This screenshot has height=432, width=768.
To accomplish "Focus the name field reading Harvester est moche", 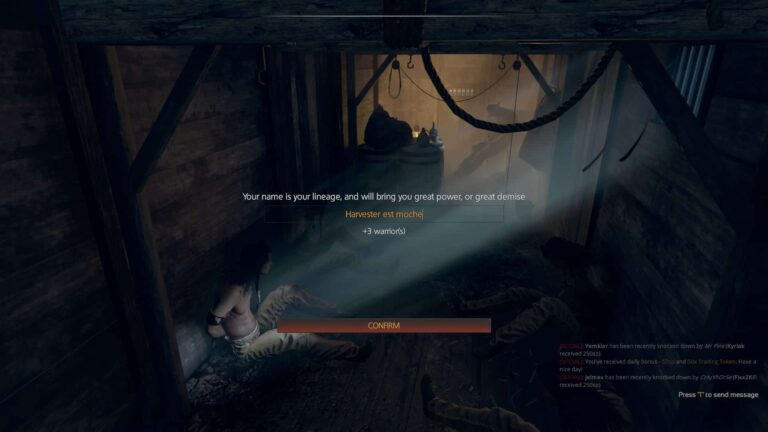I will (384, 214).
